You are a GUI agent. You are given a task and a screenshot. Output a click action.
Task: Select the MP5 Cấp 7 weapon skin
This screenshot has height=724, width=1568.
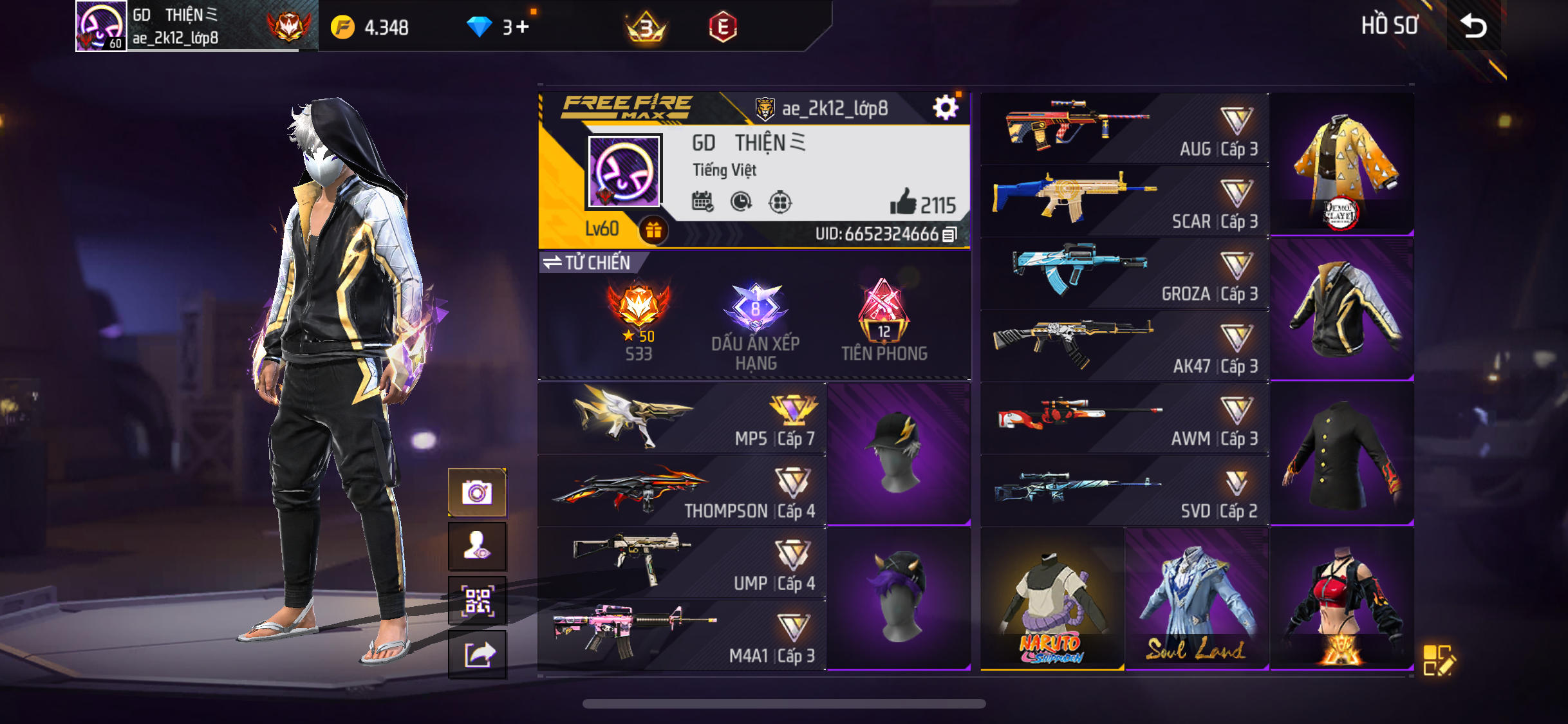(x=682, y=419)
